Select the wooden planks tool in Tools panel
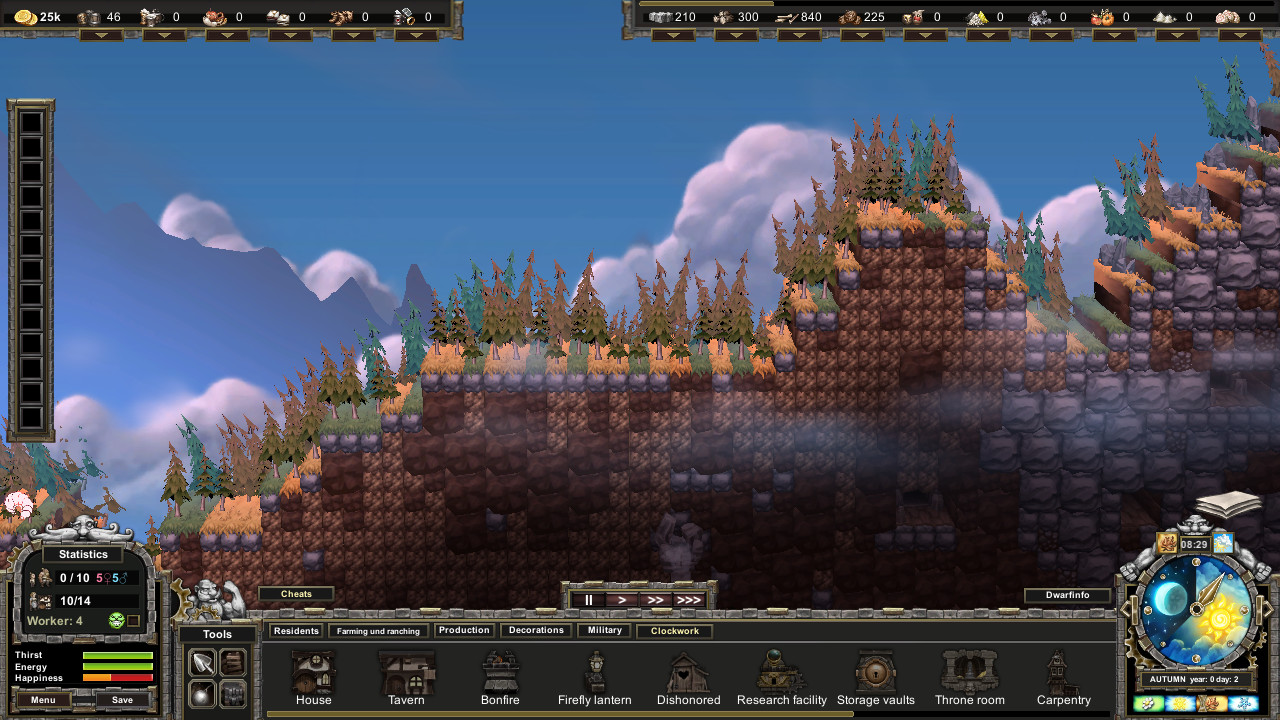 pyautogui.click(x=233, y=663)
